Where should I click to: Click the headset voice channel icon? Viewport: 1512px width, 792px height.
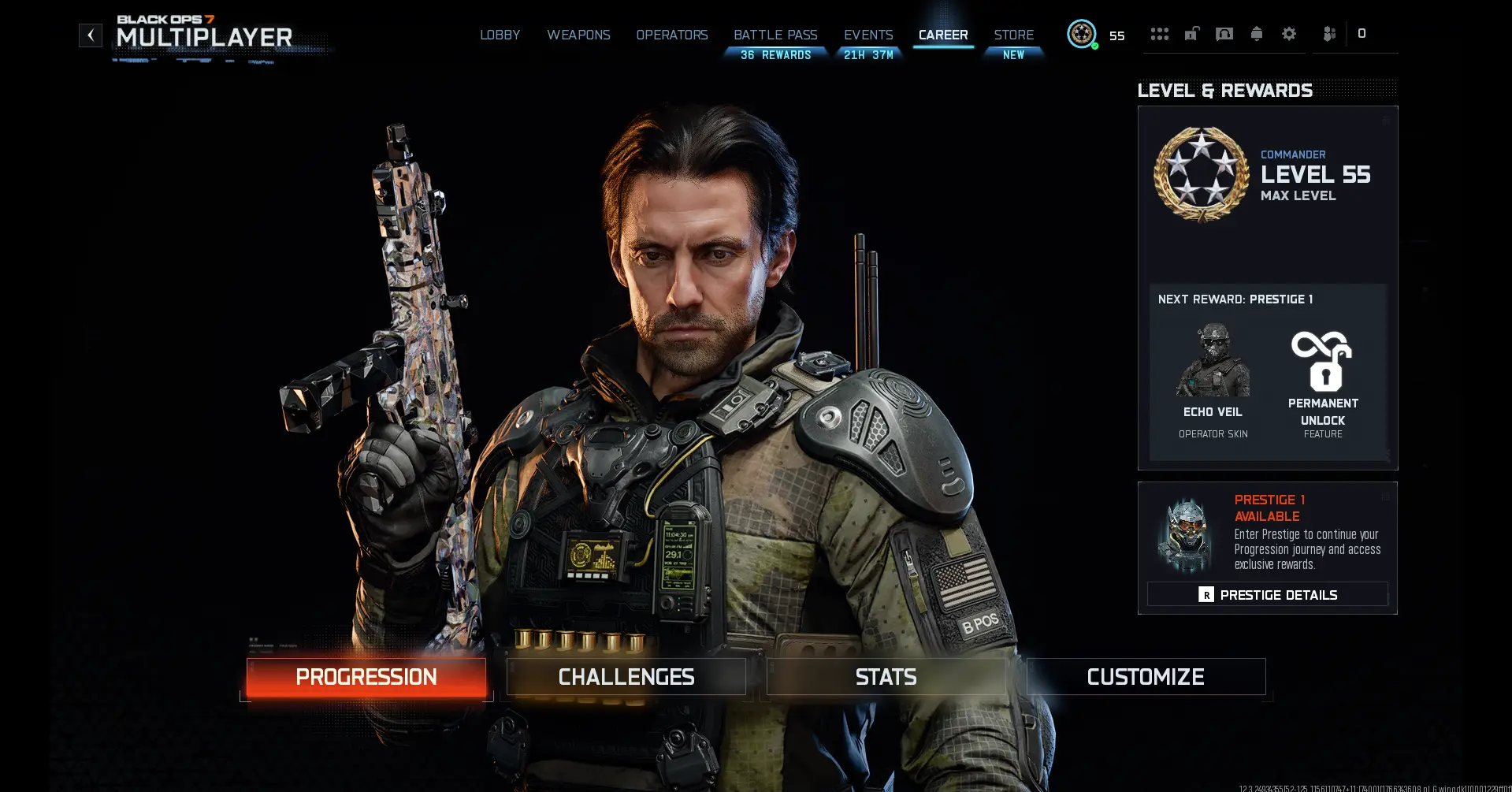pyautogui.click(x=1224, y=34)
